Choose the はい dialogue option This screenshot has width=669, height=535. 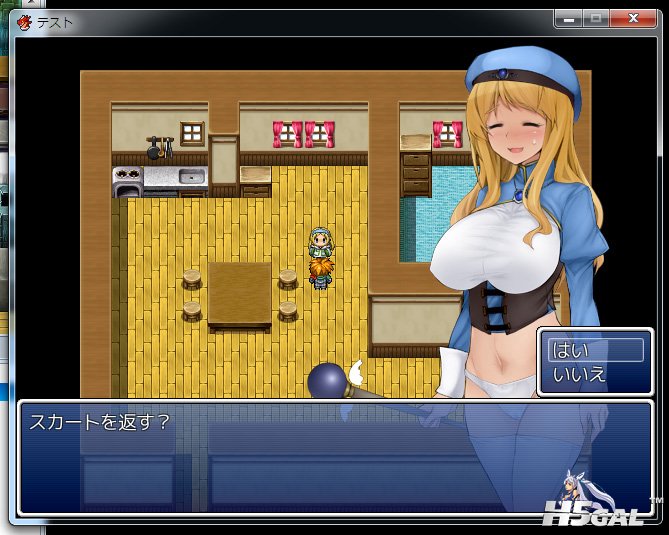(x=594, y=350)
